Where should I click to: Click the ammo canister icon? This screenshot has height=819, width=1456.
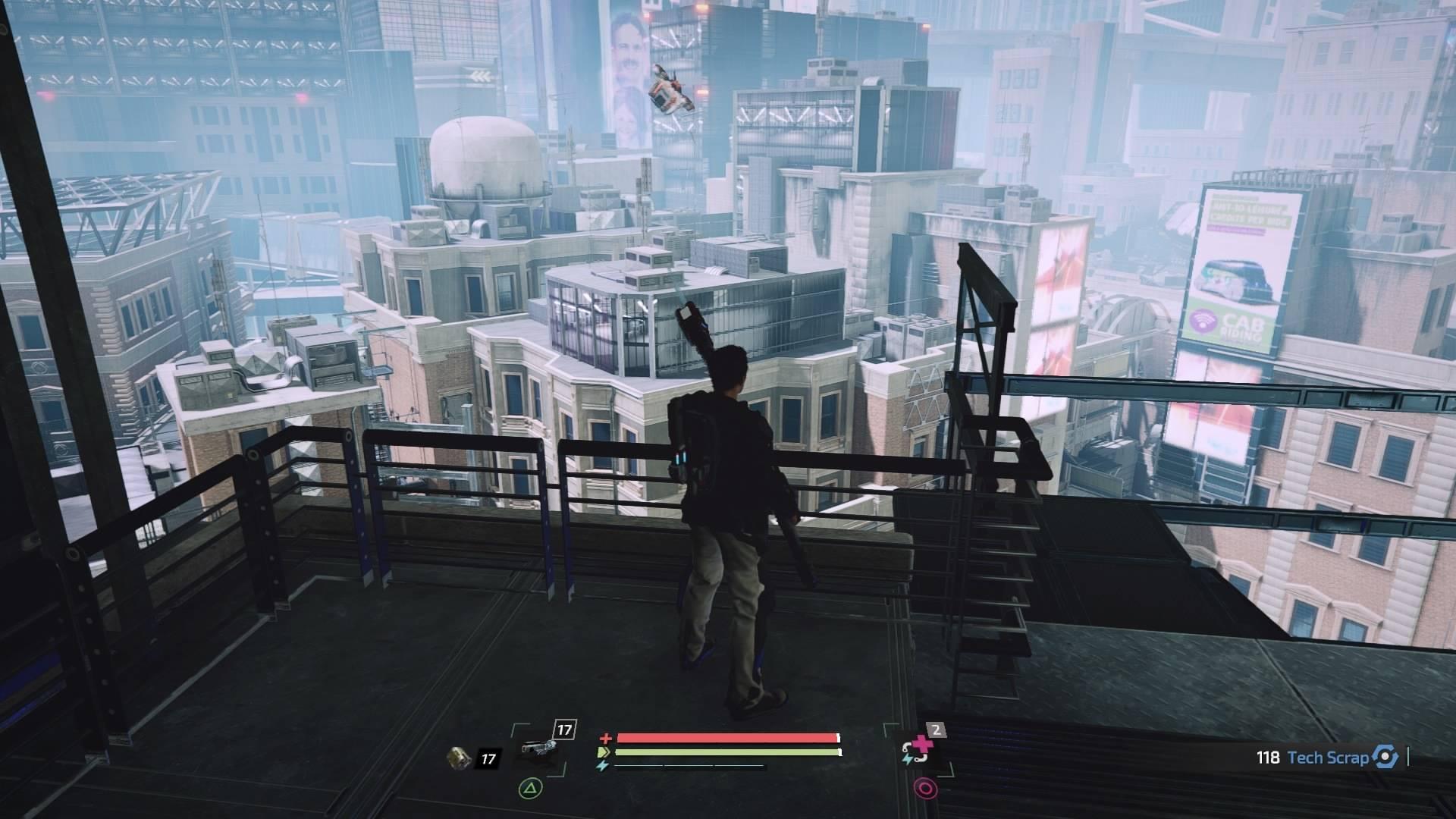tap(459, 758)
